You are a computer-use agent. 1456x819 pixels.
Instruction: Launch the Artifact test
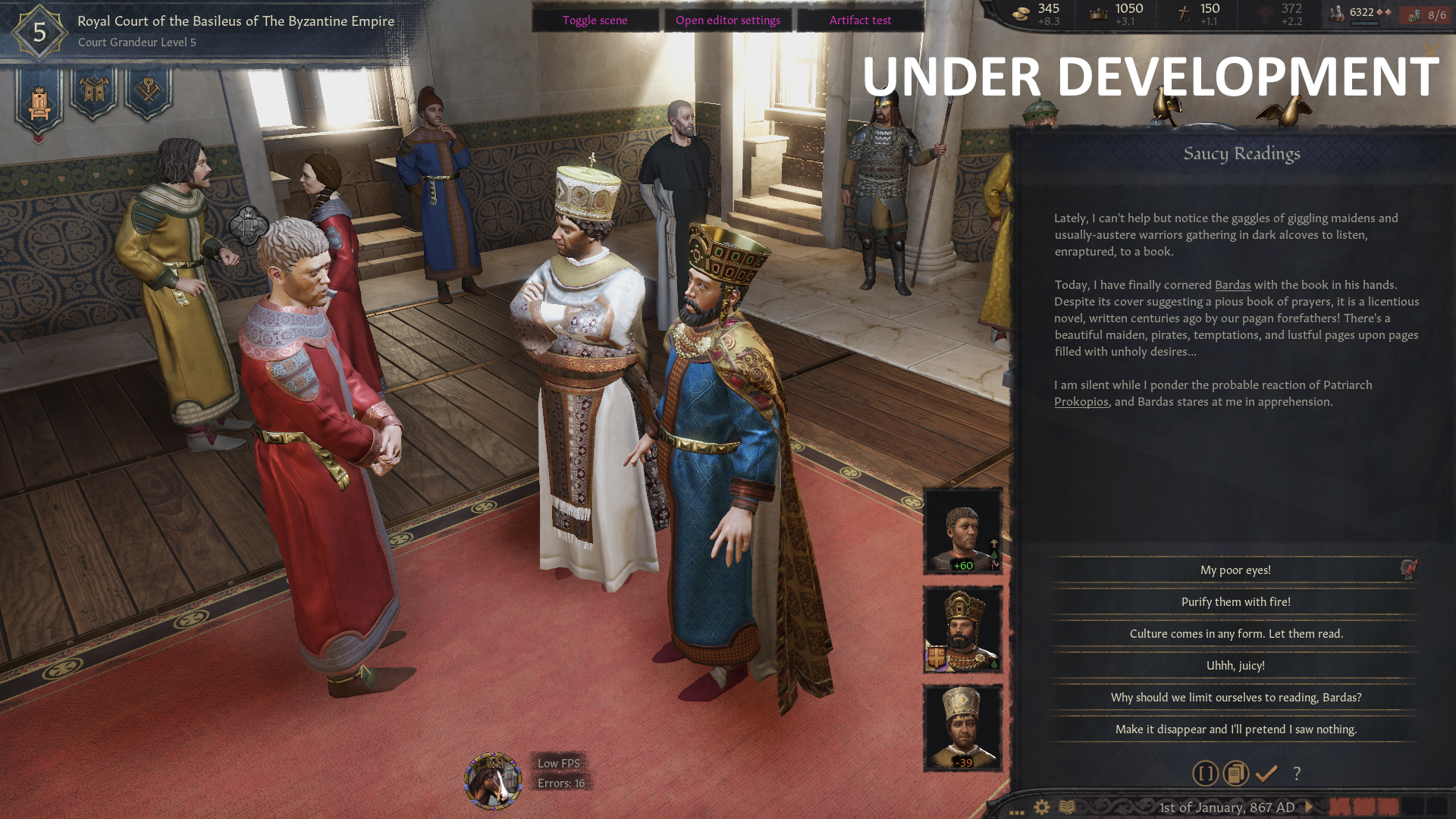coord(860,20)
